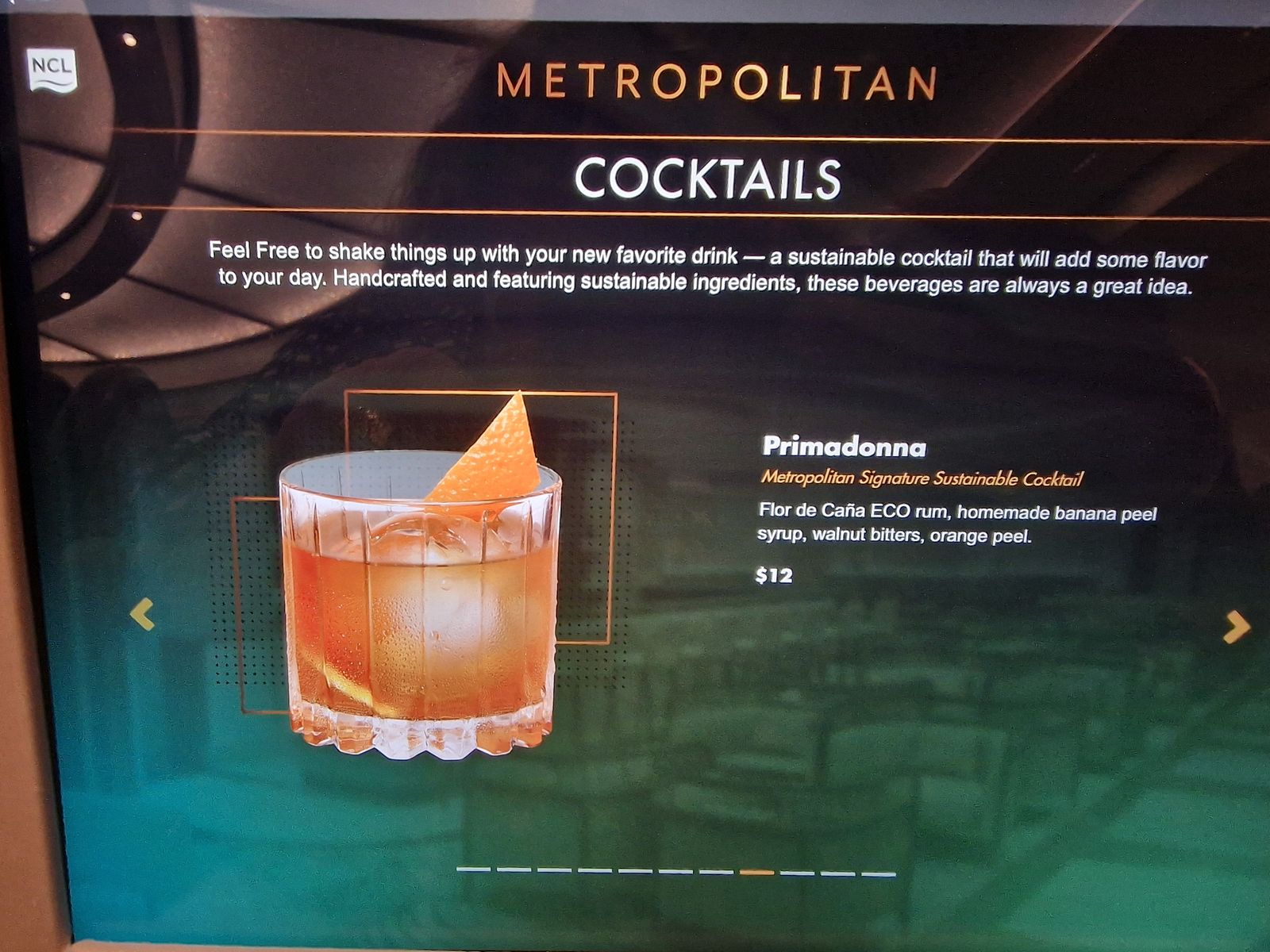This screenshot has width=1270, height=952.
Task: Advance to the next cocktail with right arrow
Action: [1236, 627]
